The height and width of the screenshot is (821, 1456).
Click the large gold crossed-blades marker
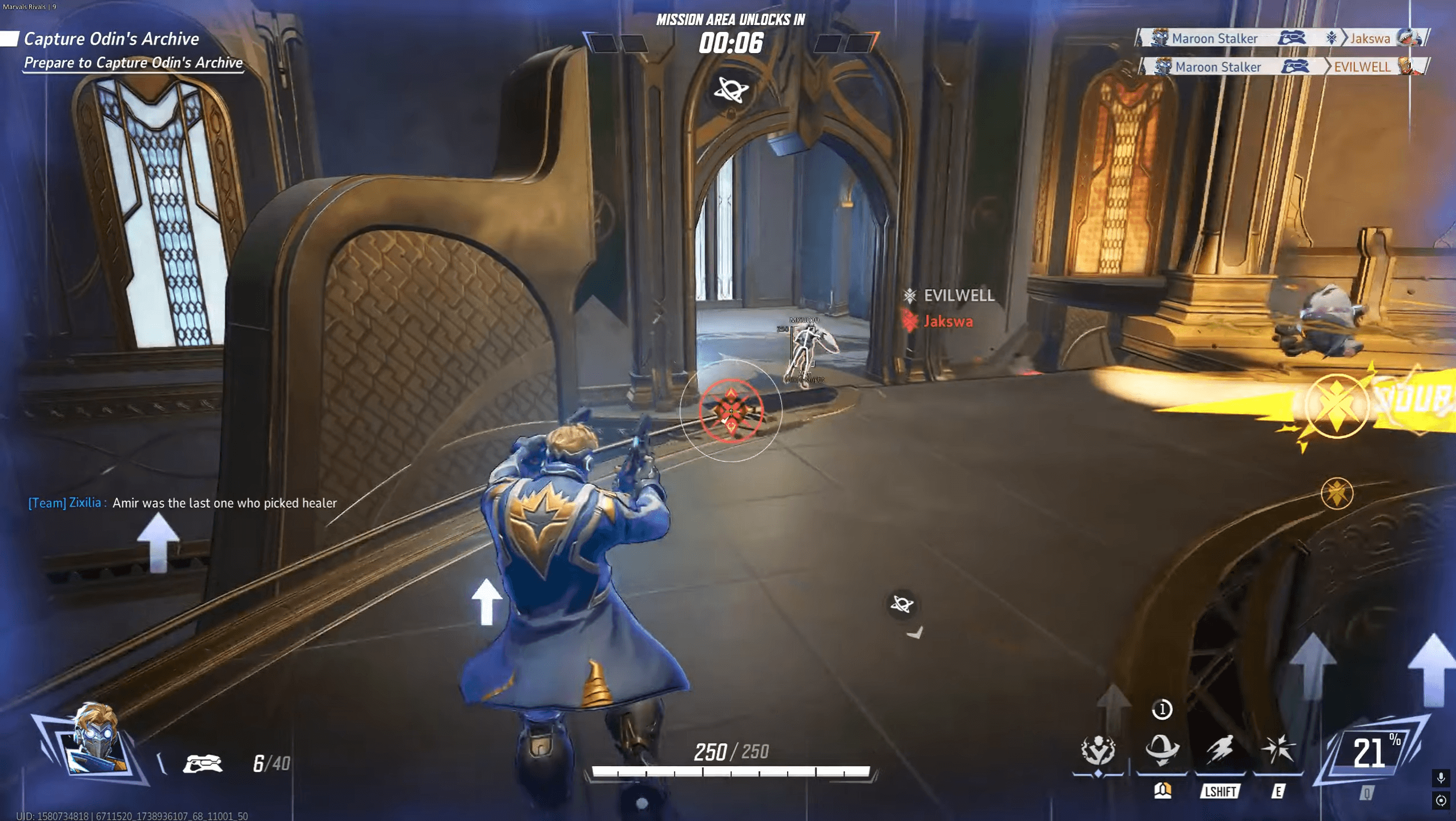click(x=1336, y=406)
